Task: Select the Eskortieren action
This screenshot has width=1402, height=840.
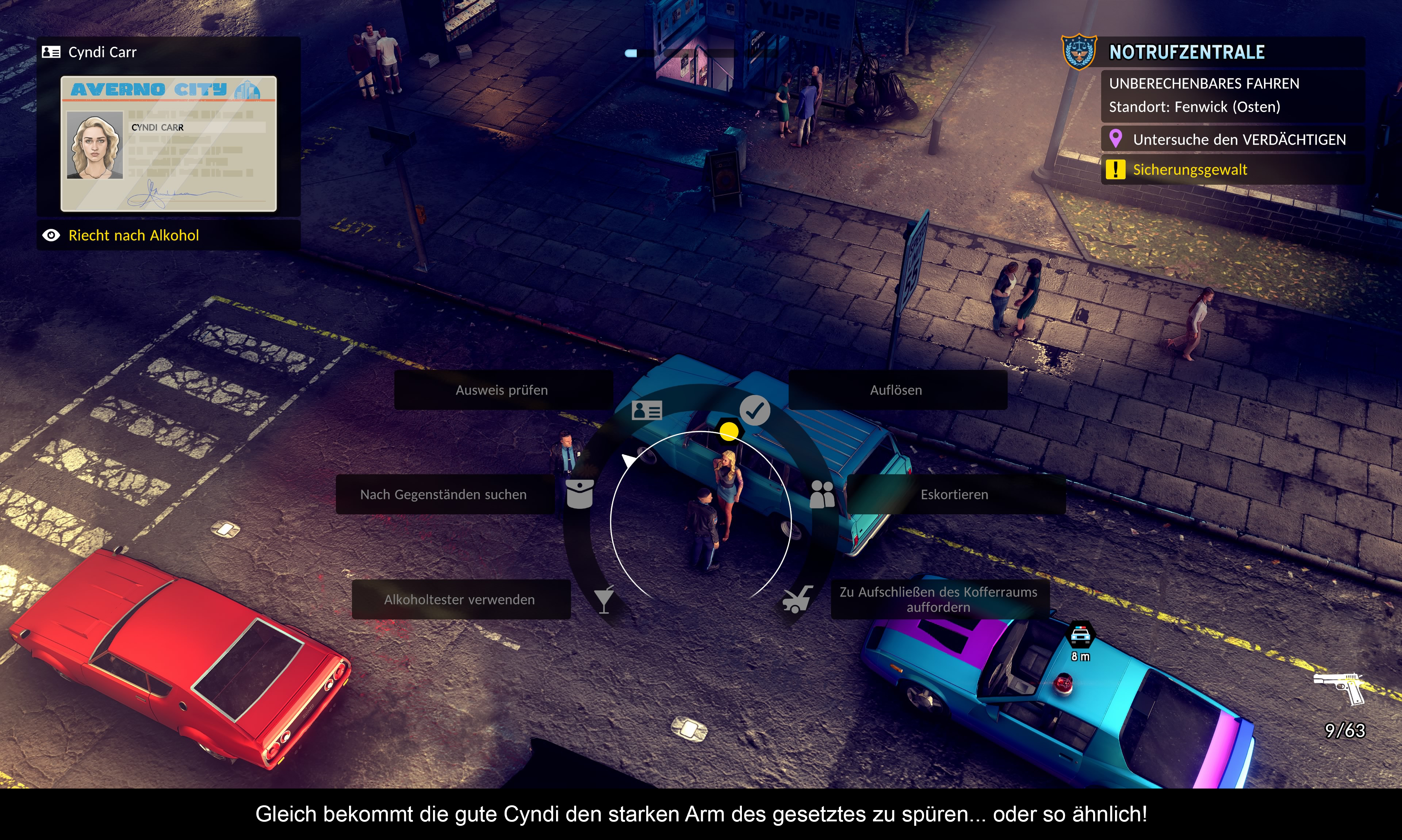Action: pos(954,494)
